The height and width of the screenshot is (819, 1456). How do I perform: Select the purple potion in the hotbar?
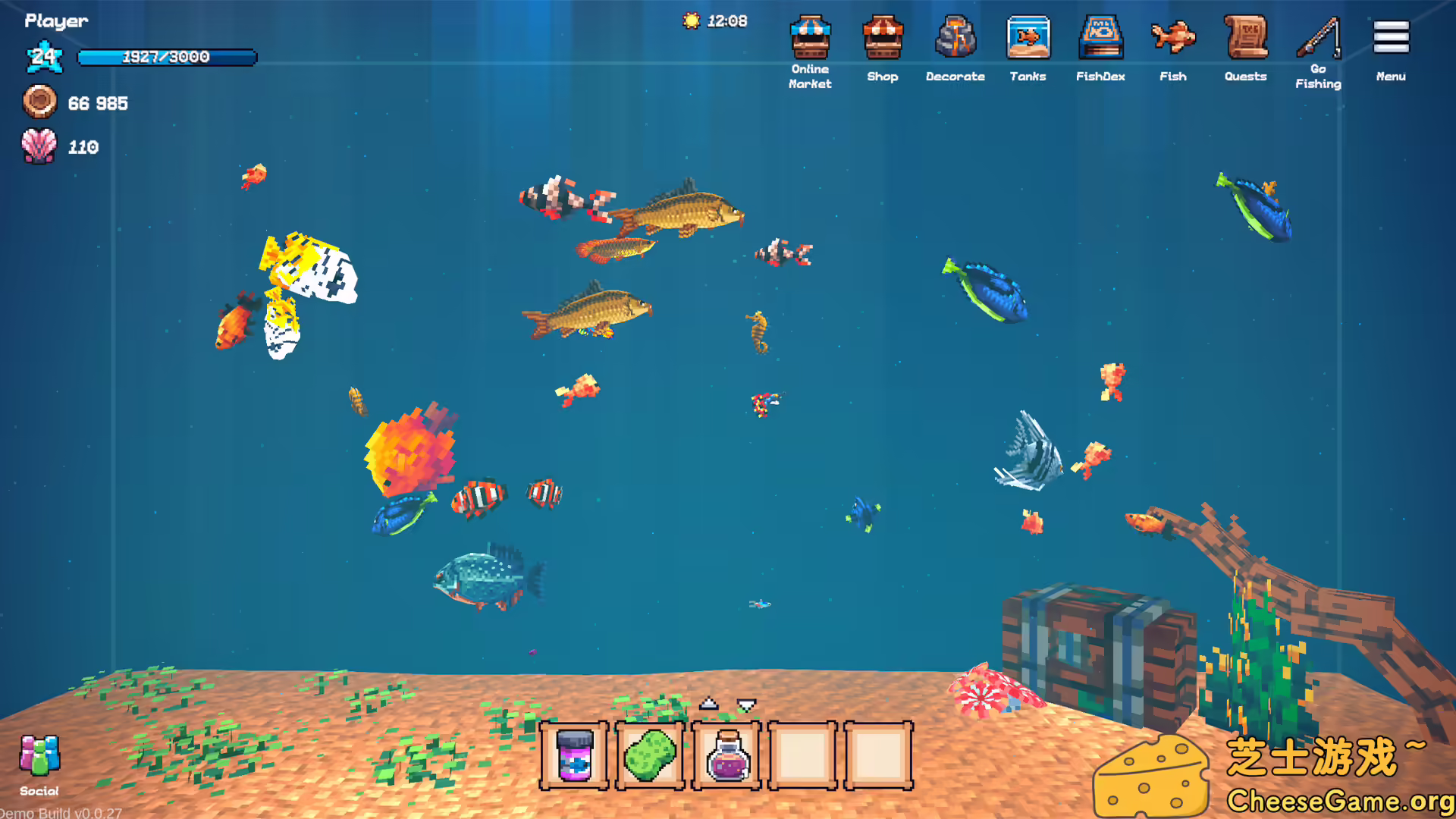[726, 757]
